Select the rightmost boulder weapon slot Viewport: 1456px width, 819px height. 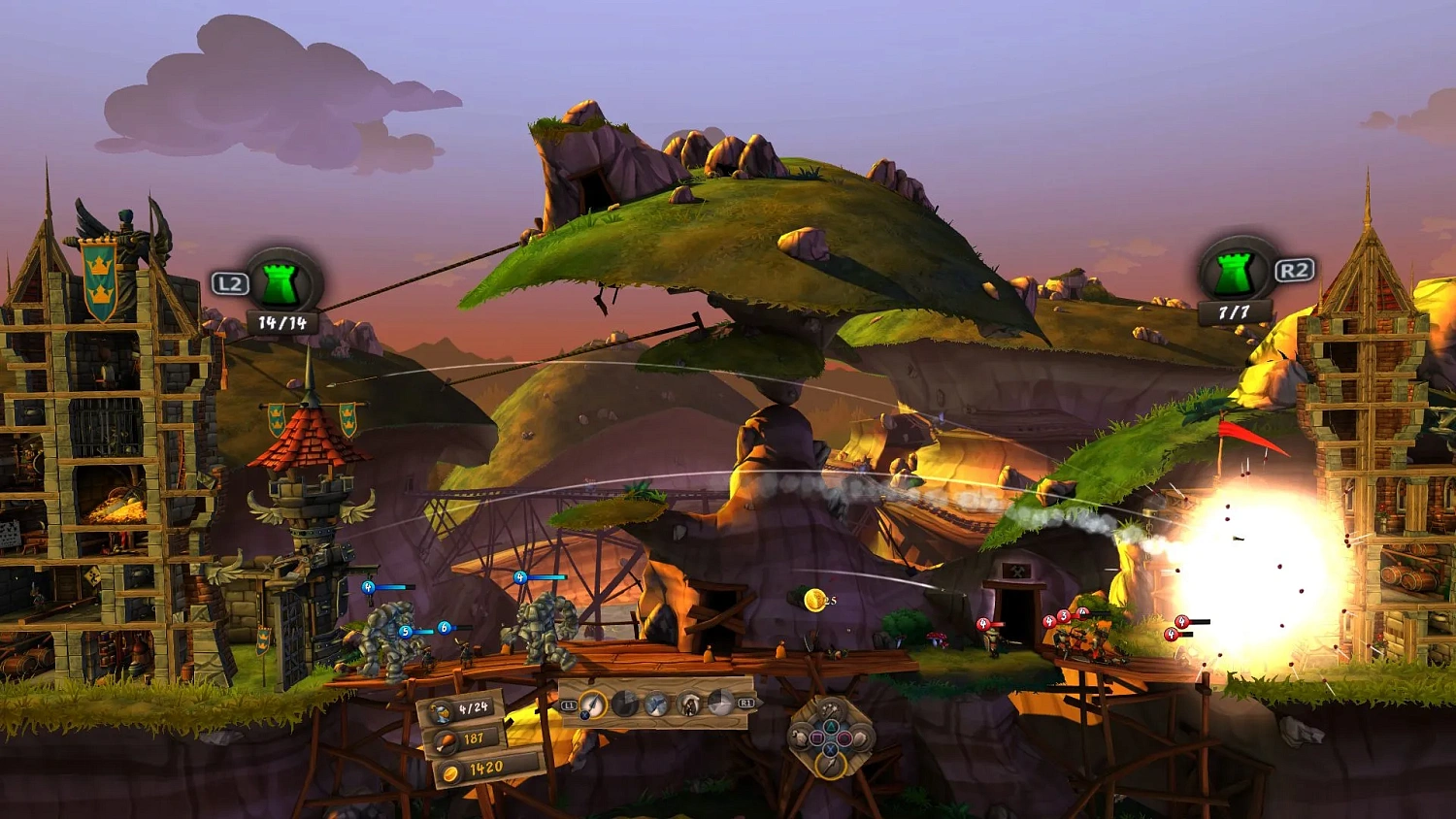coord(721,704)
